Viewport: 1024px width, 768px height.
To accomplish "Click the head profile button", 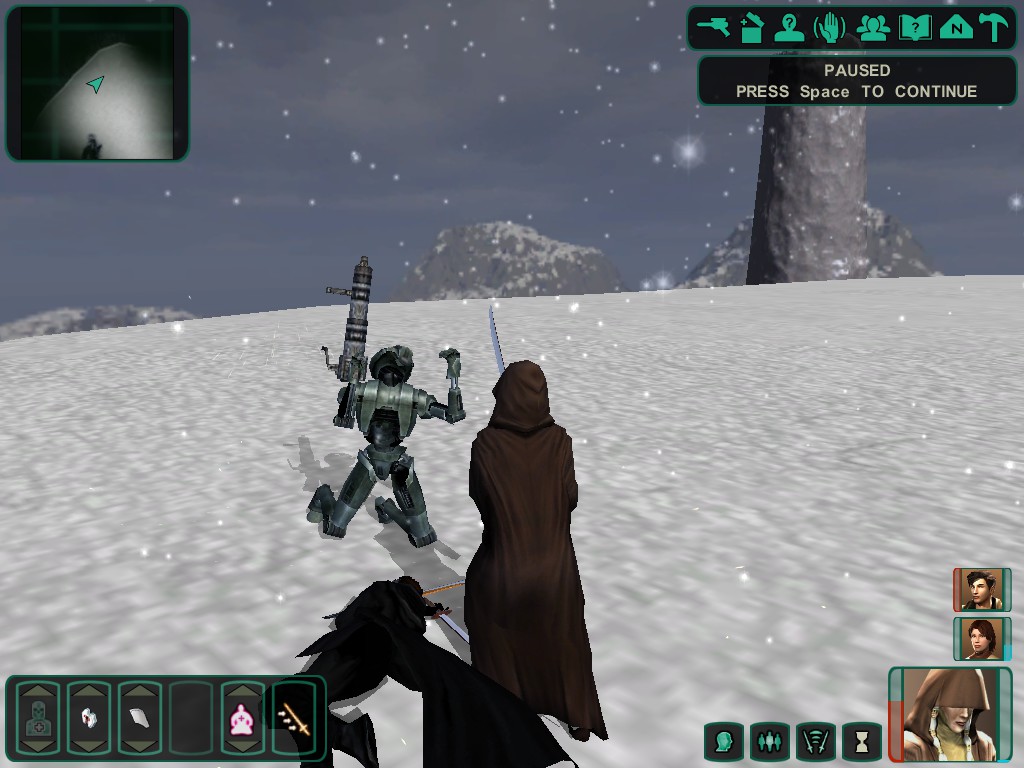I will pyautogui.click(x=723, y=742).
